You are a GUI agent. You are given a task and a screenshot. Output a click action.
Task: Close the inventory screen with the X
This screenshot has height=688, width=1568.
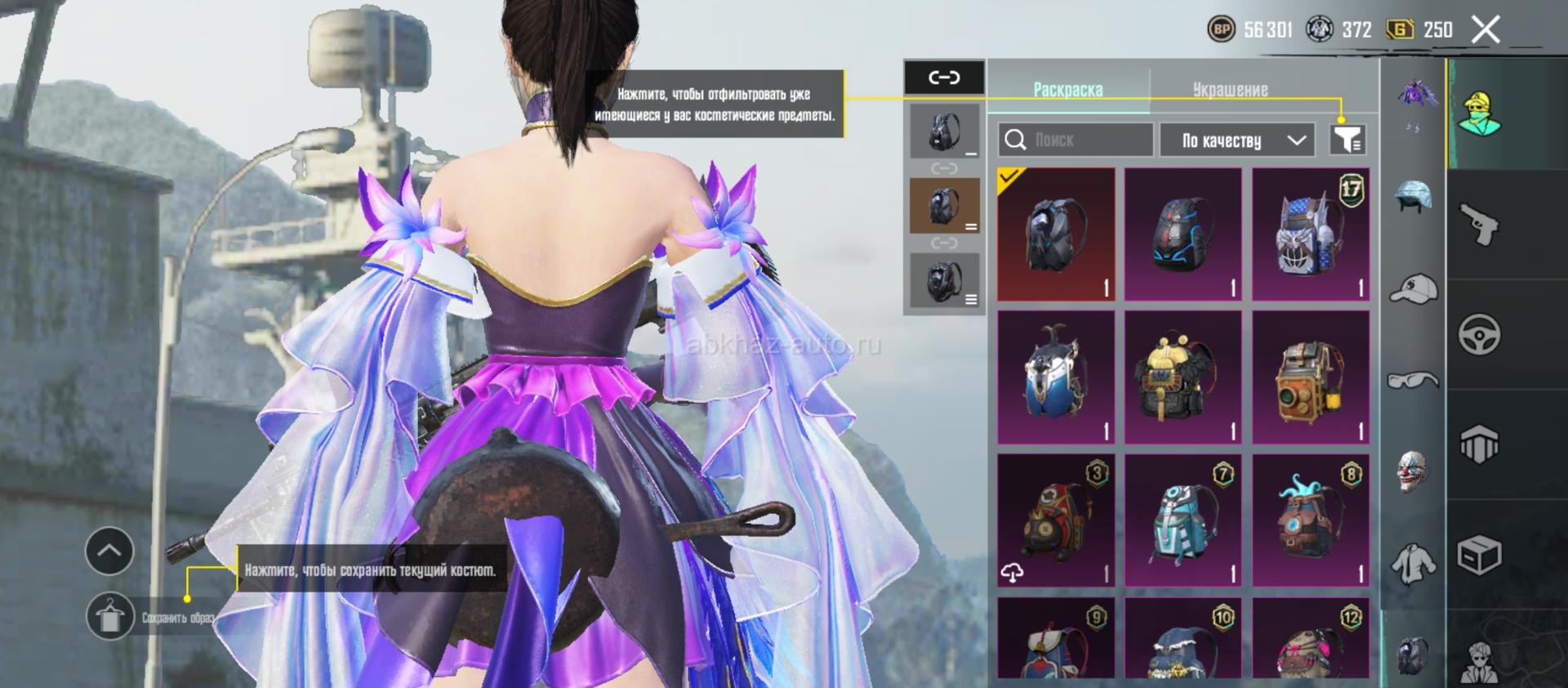[x=1486, y=30]
